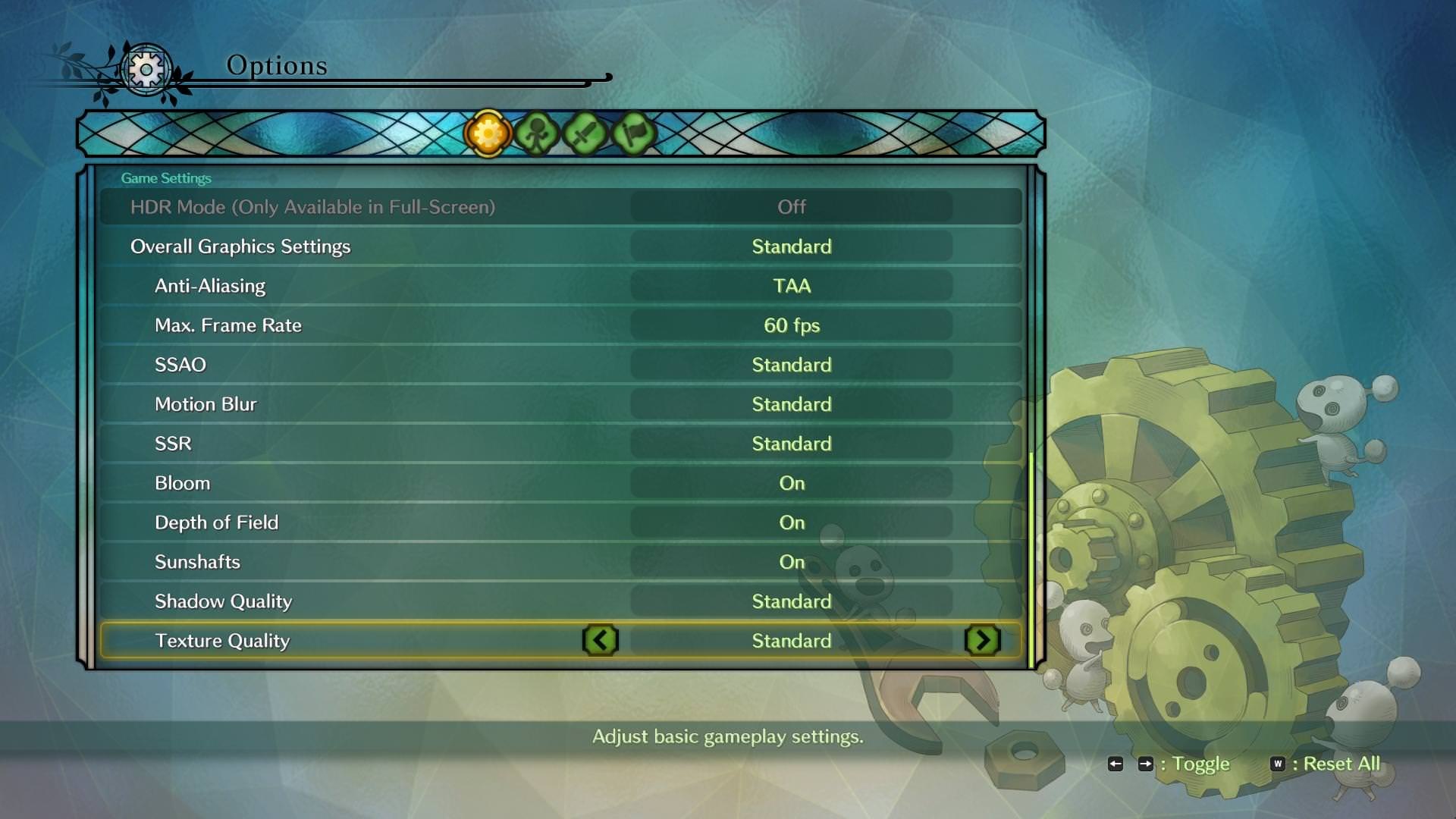Select the Max. Frame Rate setting
1456x819 pixels.
[561, 325]
